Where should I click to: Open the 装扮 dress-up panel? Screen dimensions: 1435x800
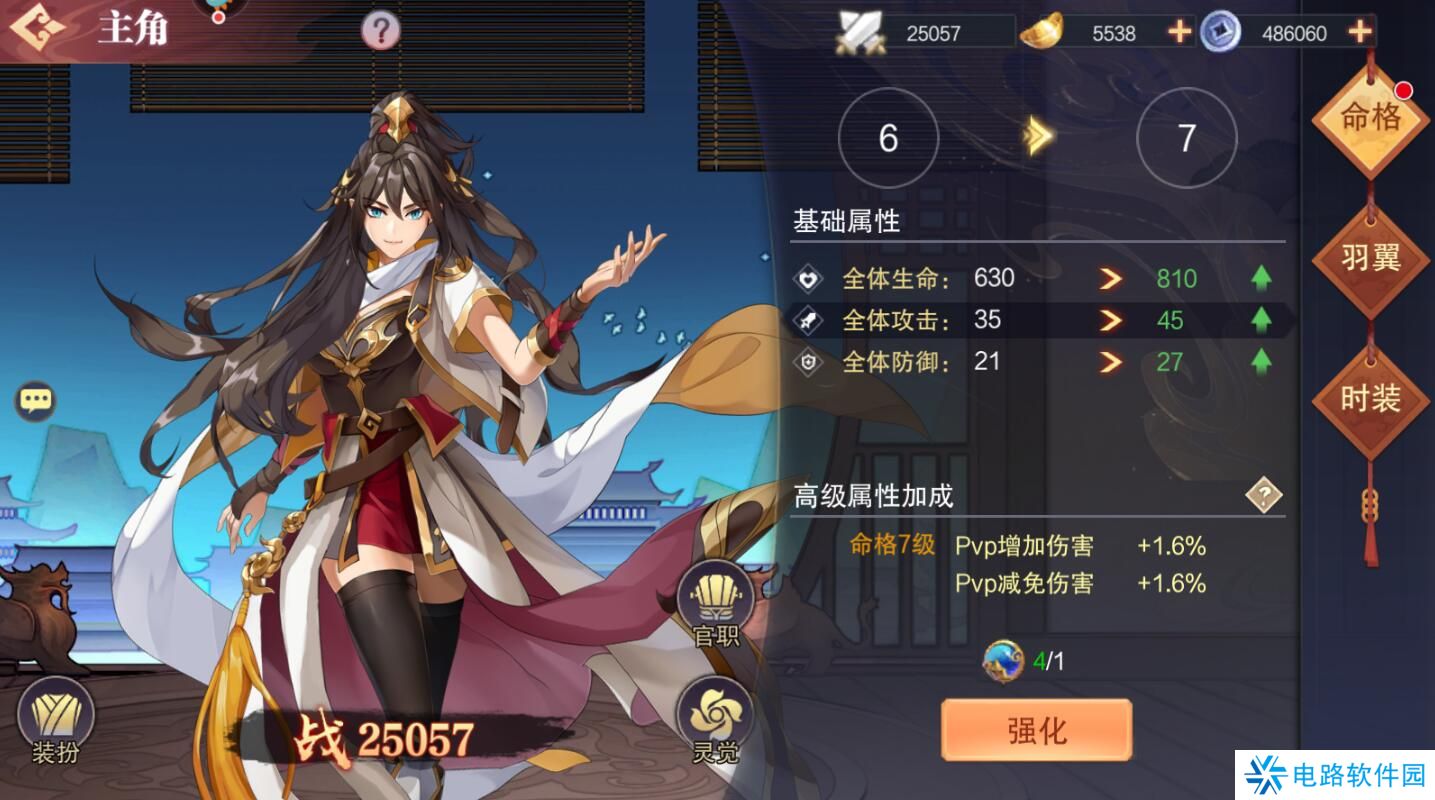point(55,718)
